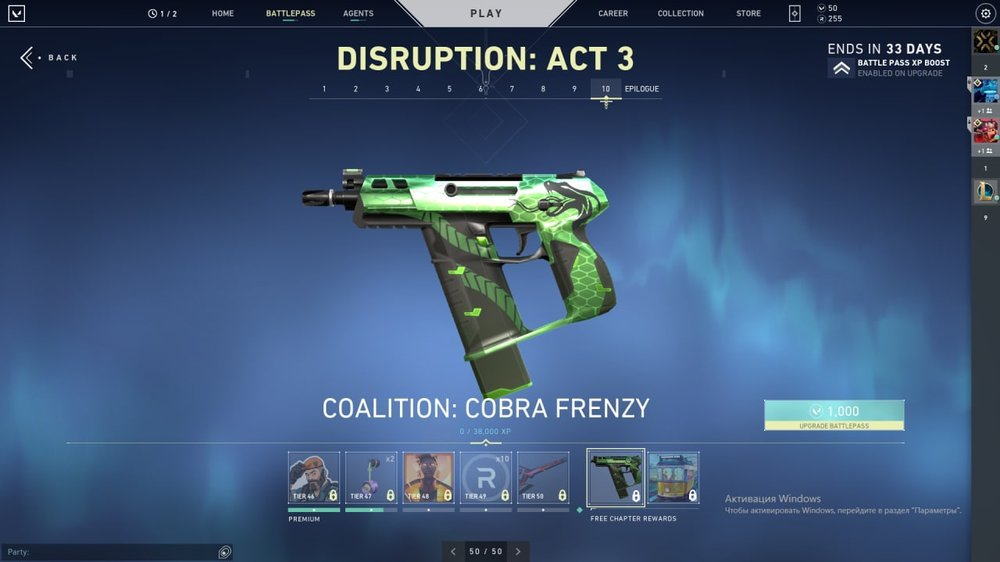
Task: Select chapter 1 of the battlepass
Action: coord(324,89)
